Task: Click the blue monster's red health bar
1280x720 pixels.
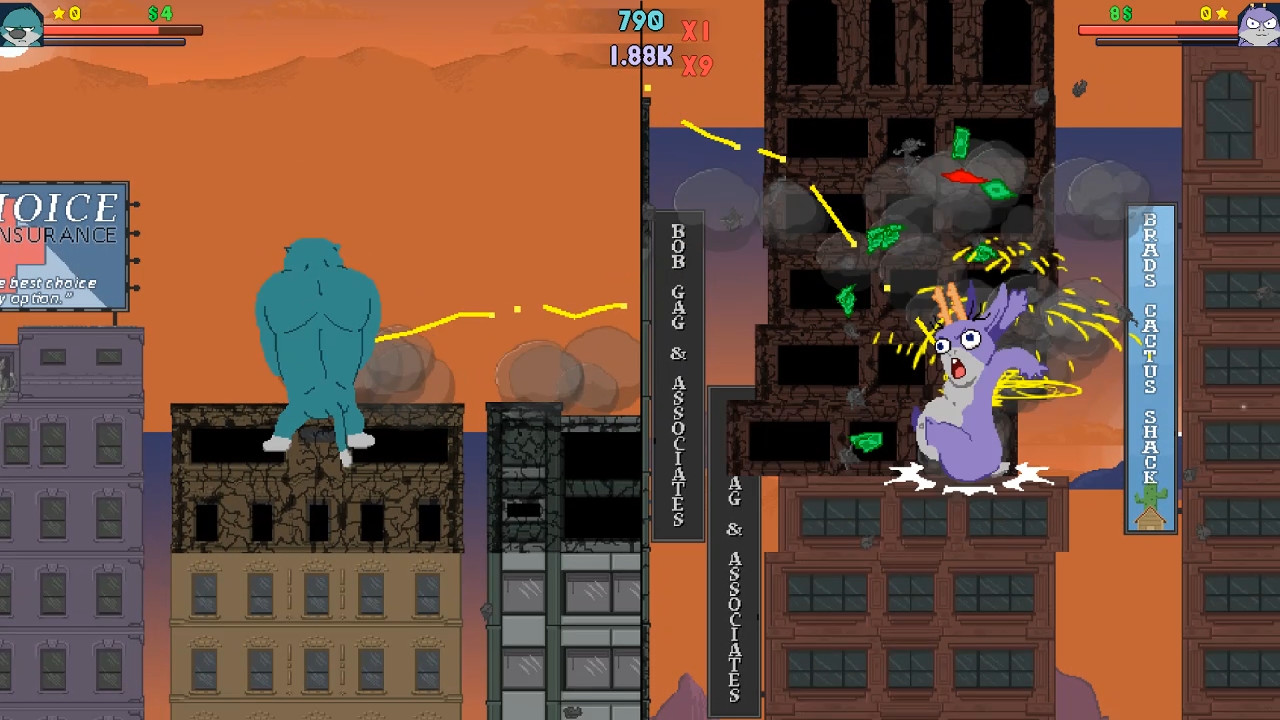Action: (120, 30)
